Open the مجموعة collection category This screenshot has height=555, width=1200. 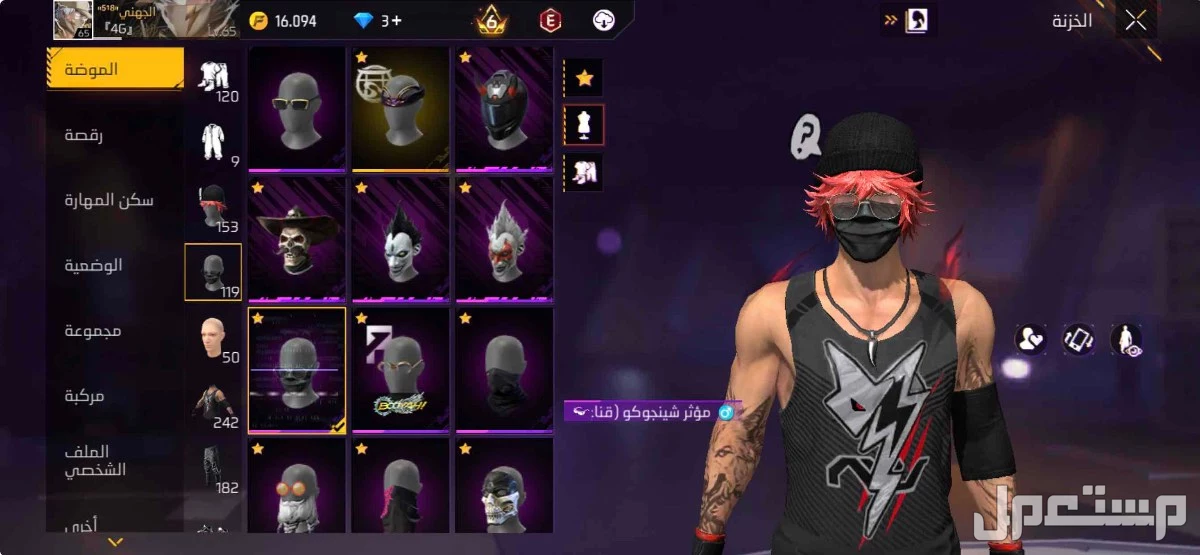pyautogui.click(x=93, y=331)
